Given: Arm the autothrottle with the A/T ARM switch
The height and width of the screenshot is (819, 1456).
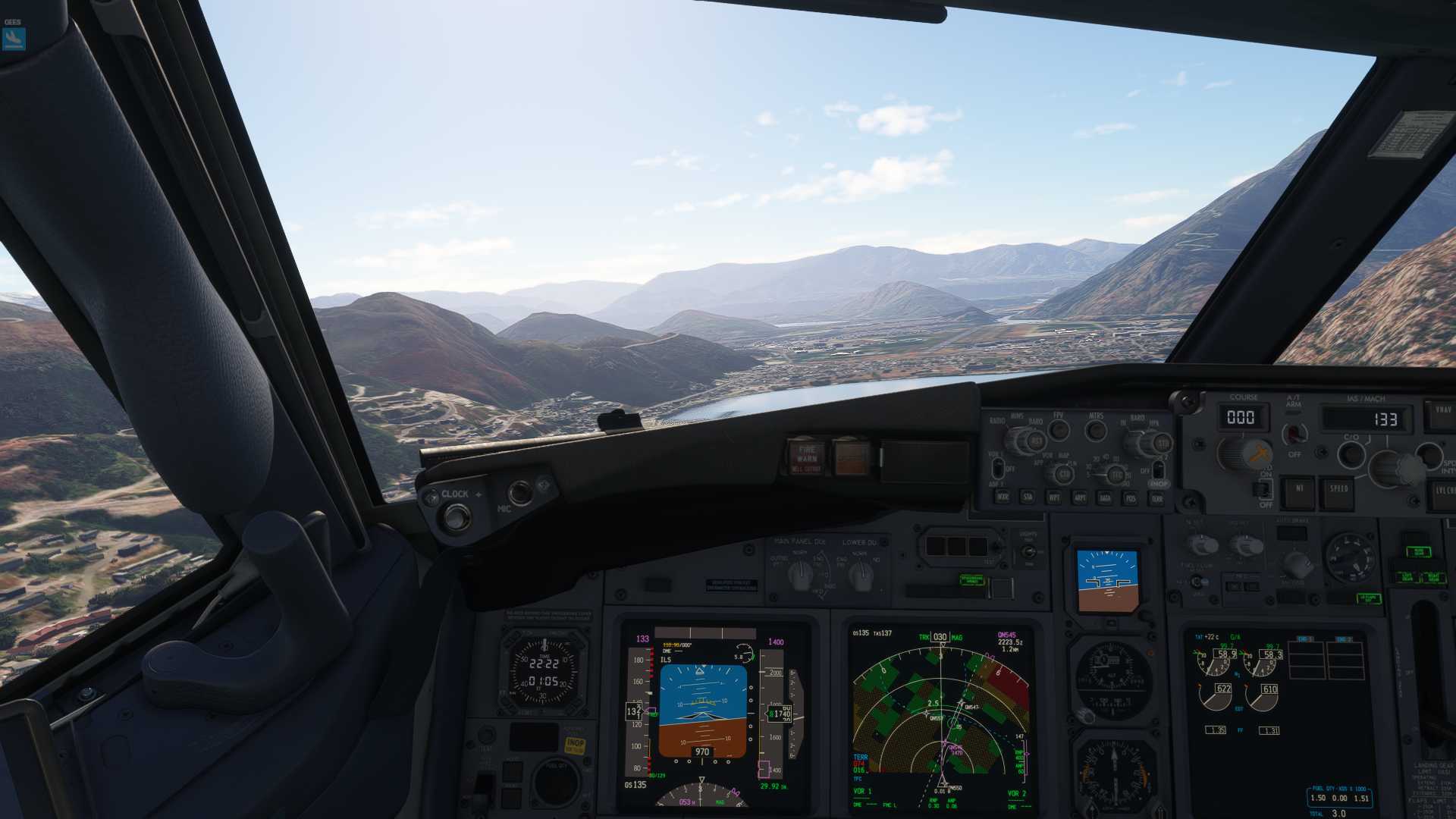Looking at the screenshot, I should tap(1294, 434).
